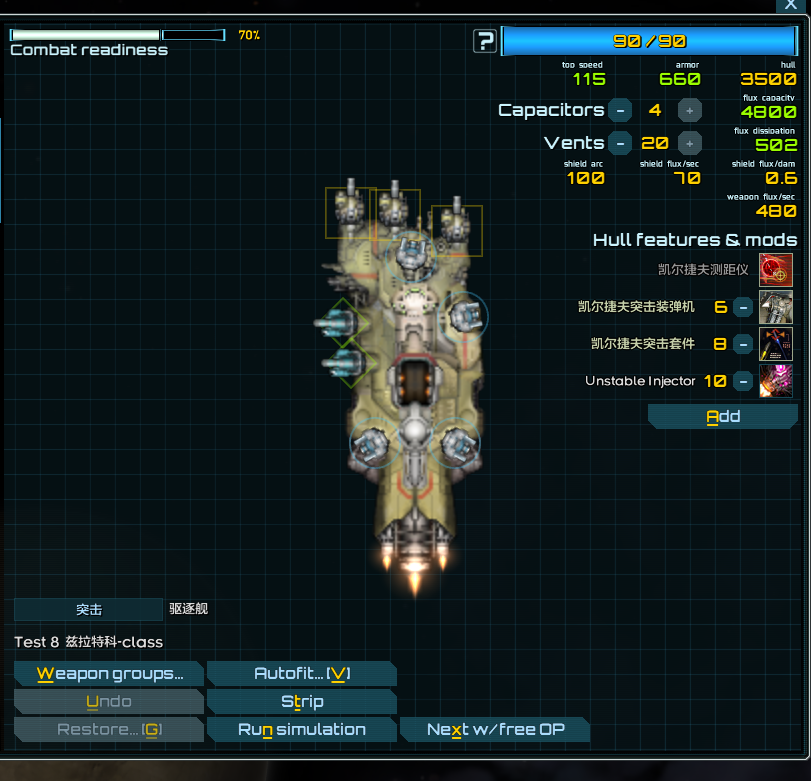
Task: Close the window with the X button
Action: (x=790, y=5)
